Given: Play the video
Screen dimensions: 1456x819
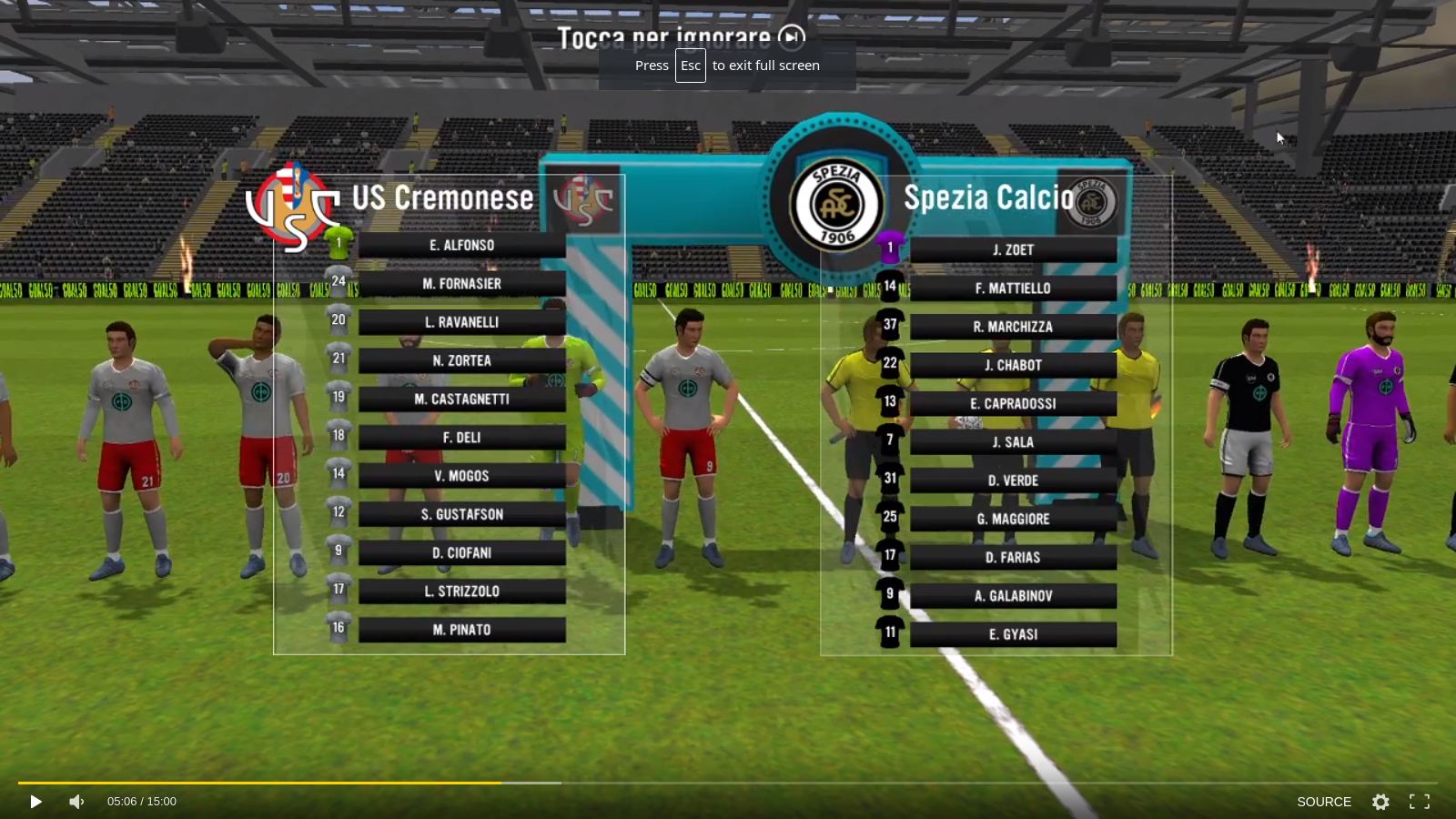Looking at the screenshot, I should (35, 802).
